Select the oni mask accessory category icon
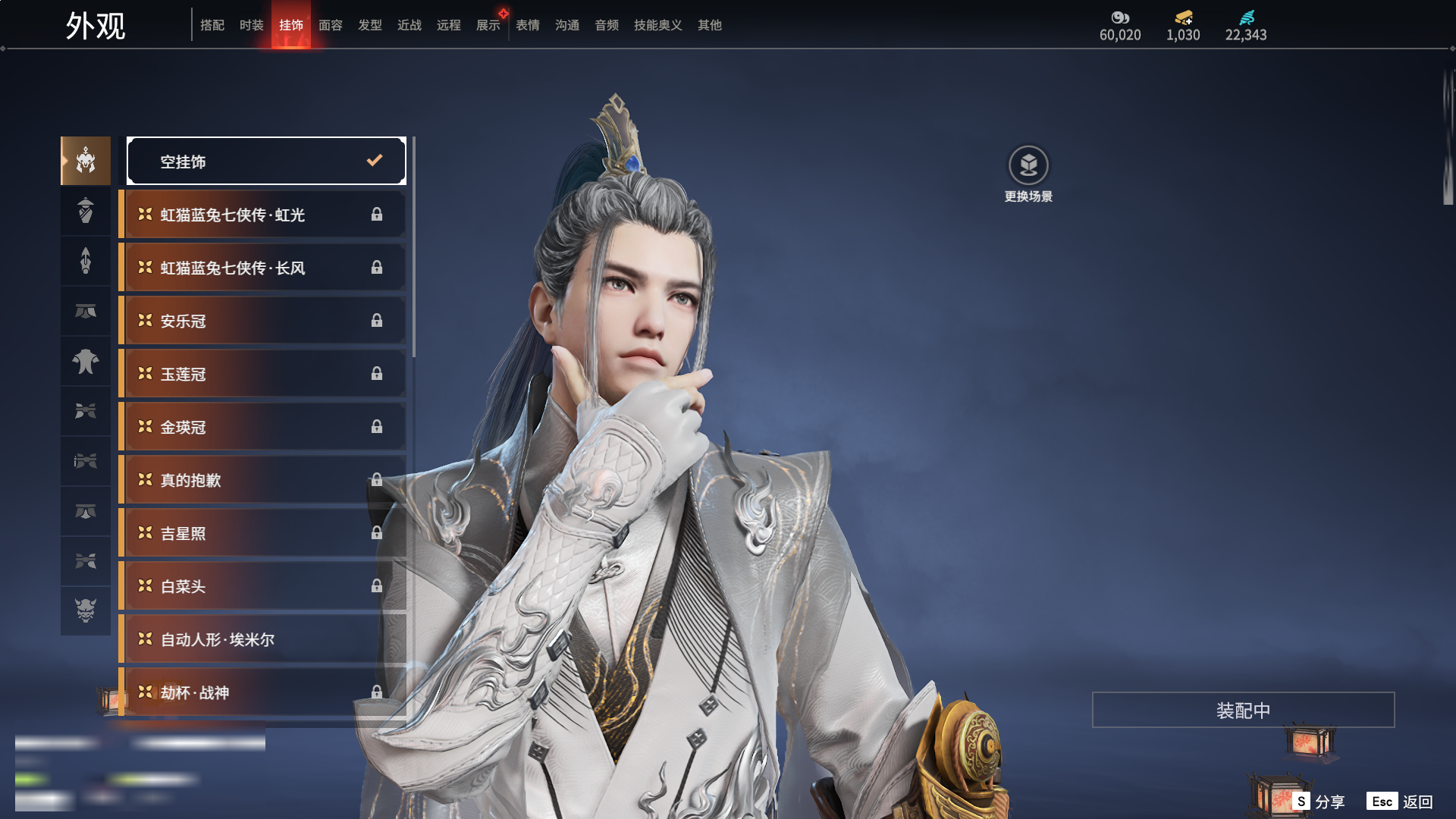 tap(86, 610)
